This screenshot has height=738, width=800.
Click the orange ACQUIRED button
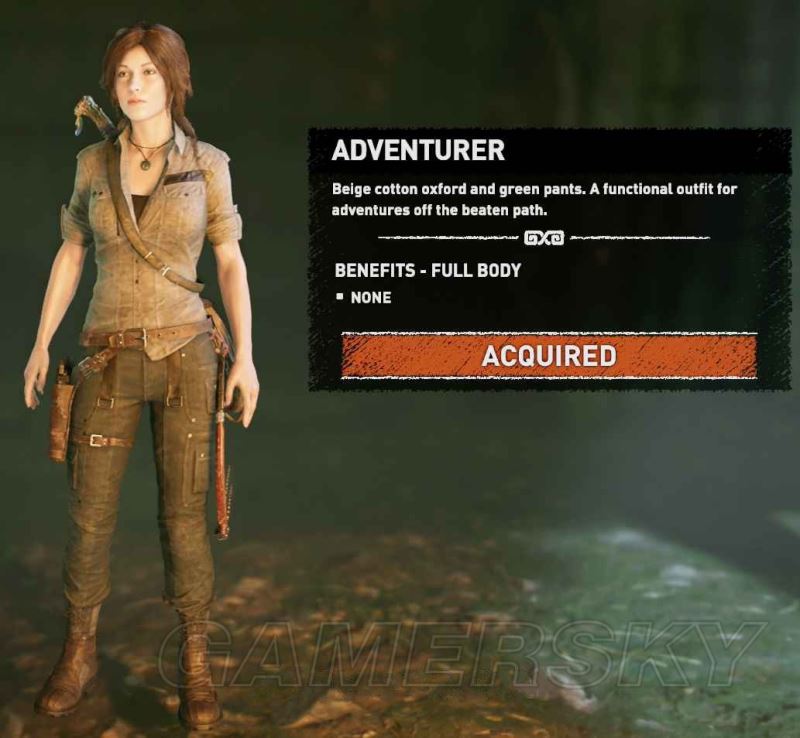[548, 355]
